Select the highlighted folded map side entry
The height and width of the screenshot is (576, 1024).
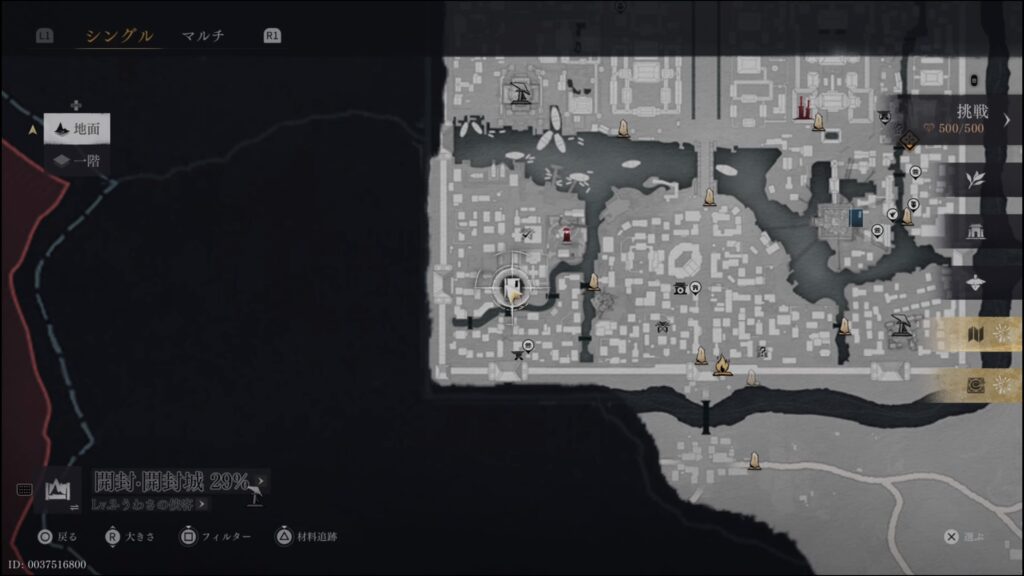tap(976, 334)
